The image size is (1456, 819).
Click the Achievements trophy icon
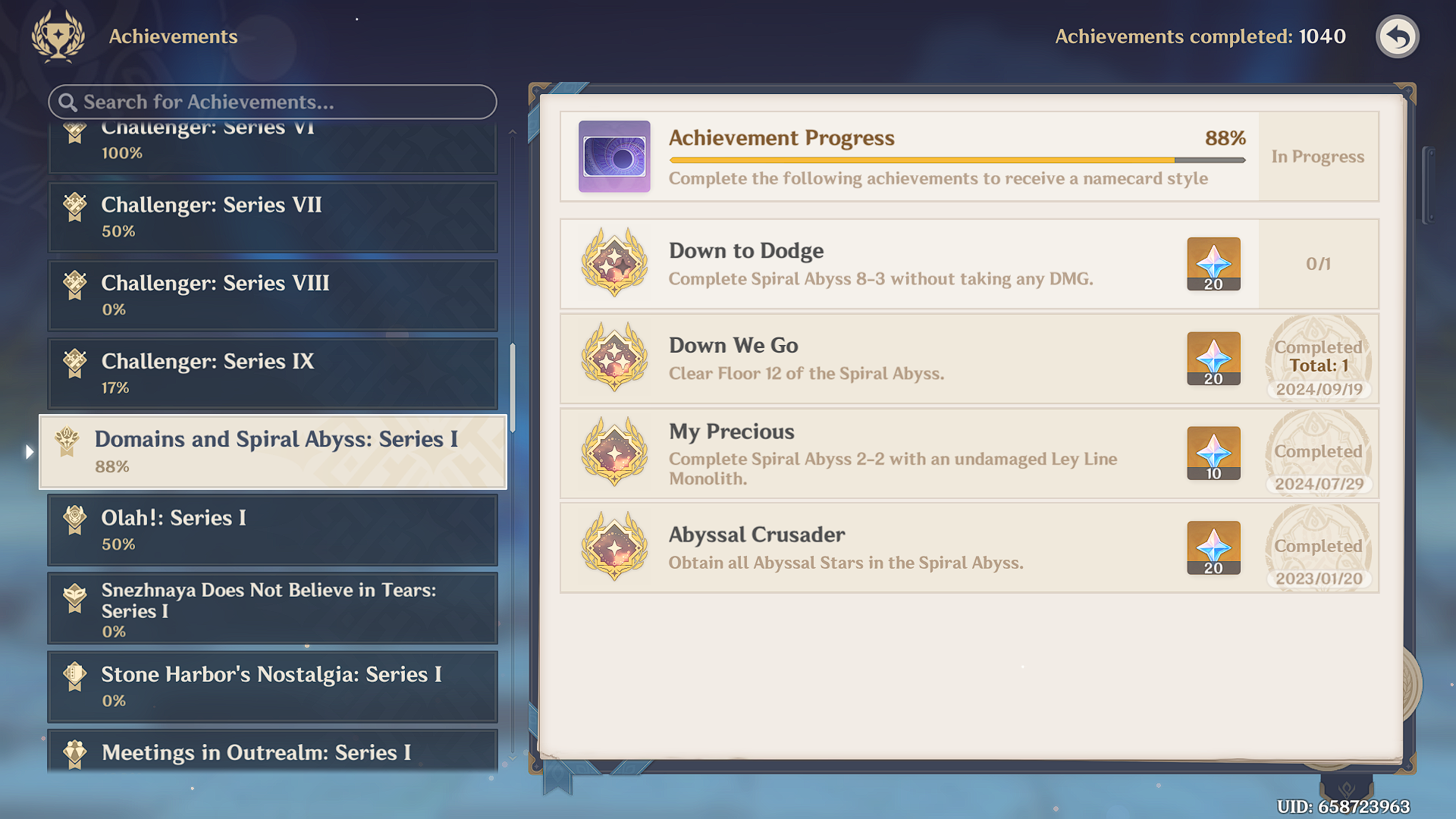[57, 36]
